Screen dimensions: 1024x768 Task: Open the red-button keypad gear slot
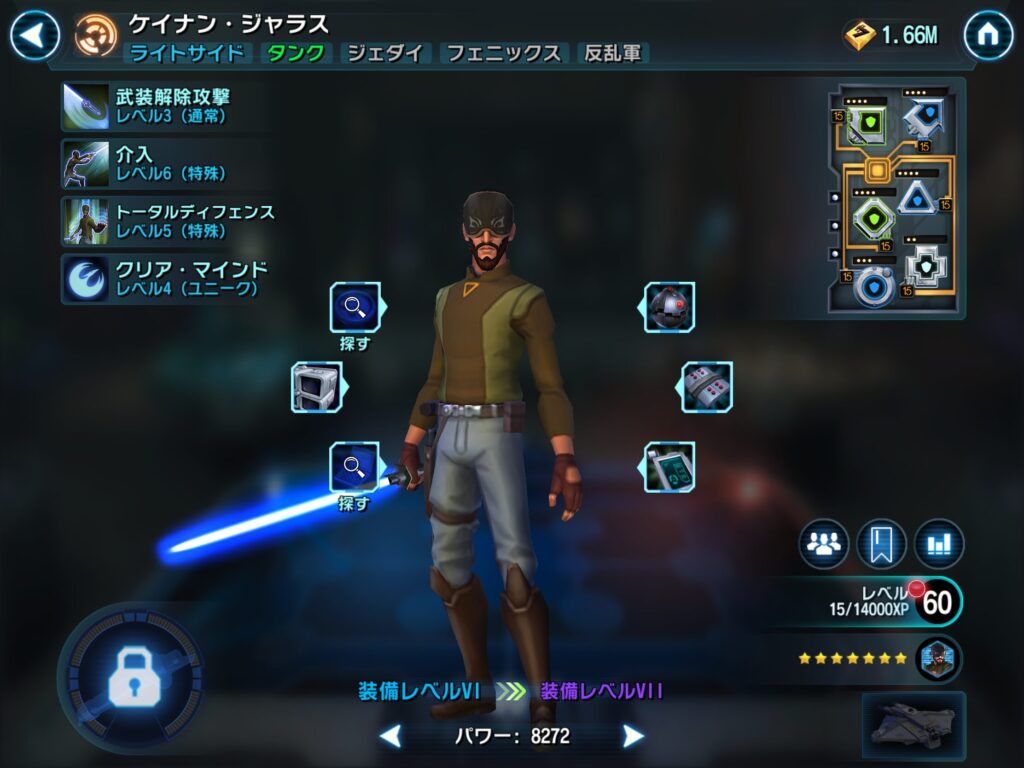pos(707,387)
